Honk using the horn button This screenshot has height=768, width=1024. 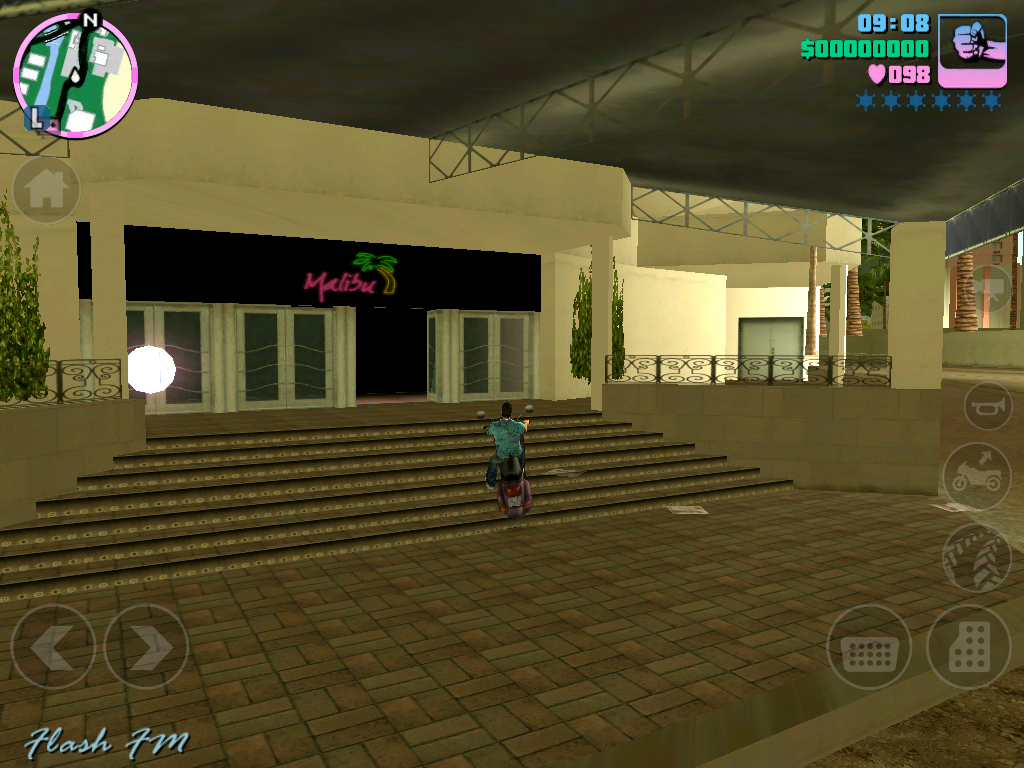coord(988,405)
